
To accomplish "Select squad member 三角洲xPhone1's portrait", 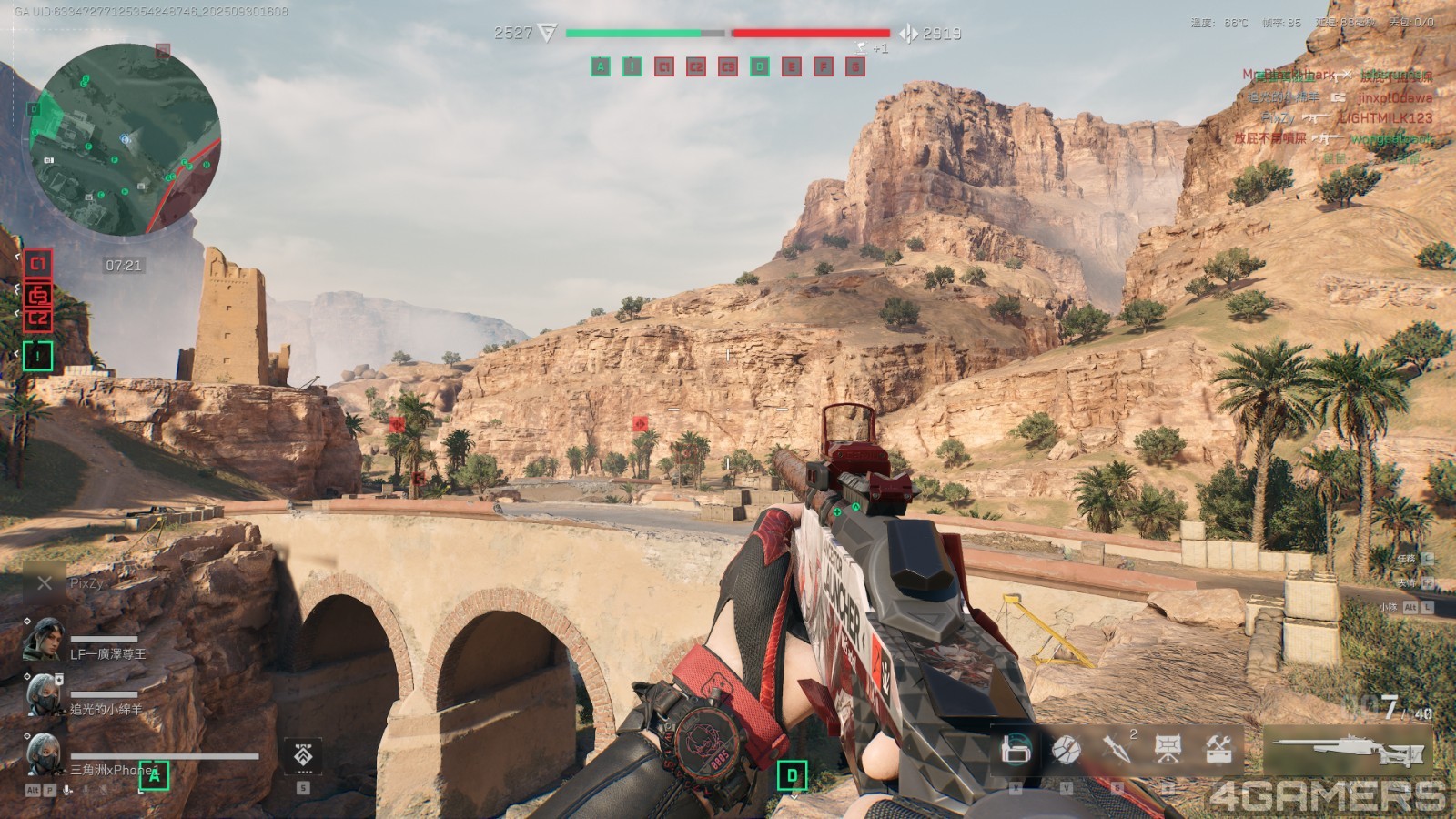I will 43,755.
